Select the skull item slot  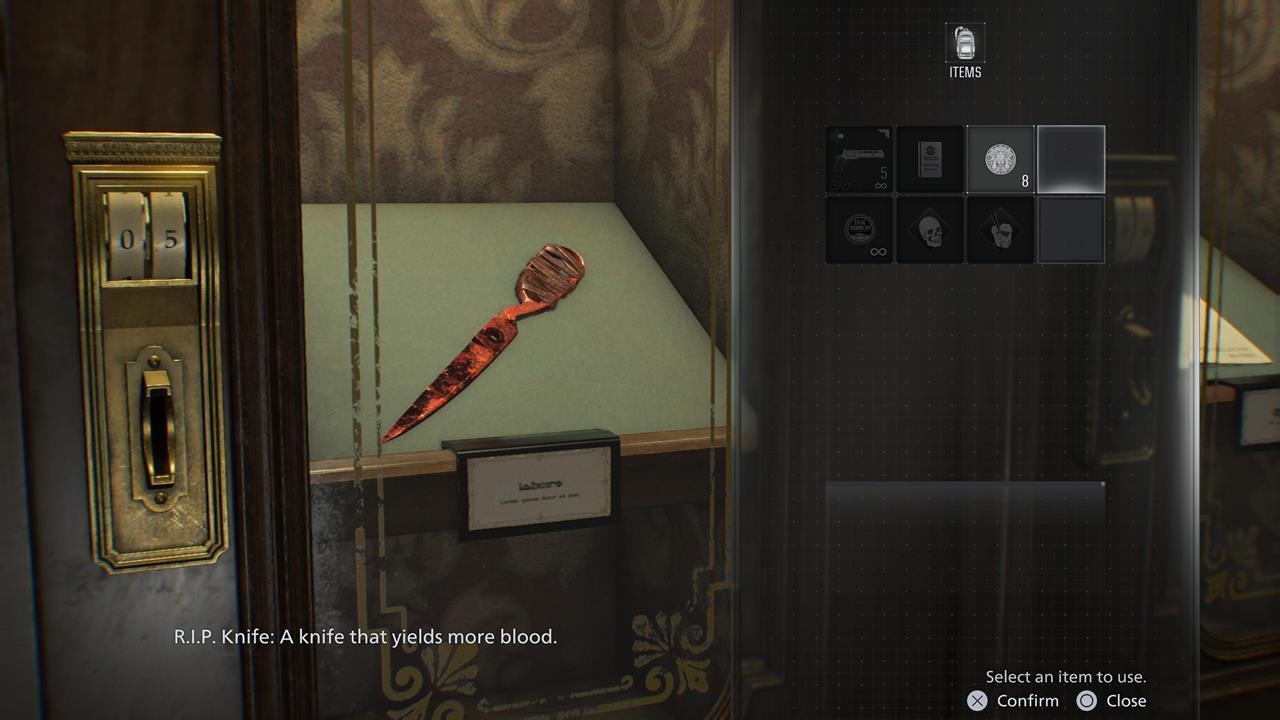point(930,229)
